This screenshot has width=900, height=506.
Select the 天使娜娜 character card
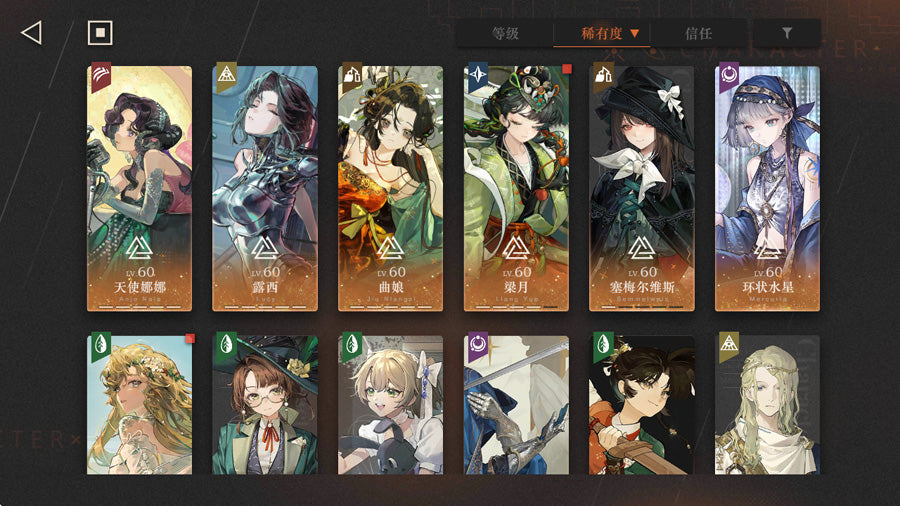point(140,188)
